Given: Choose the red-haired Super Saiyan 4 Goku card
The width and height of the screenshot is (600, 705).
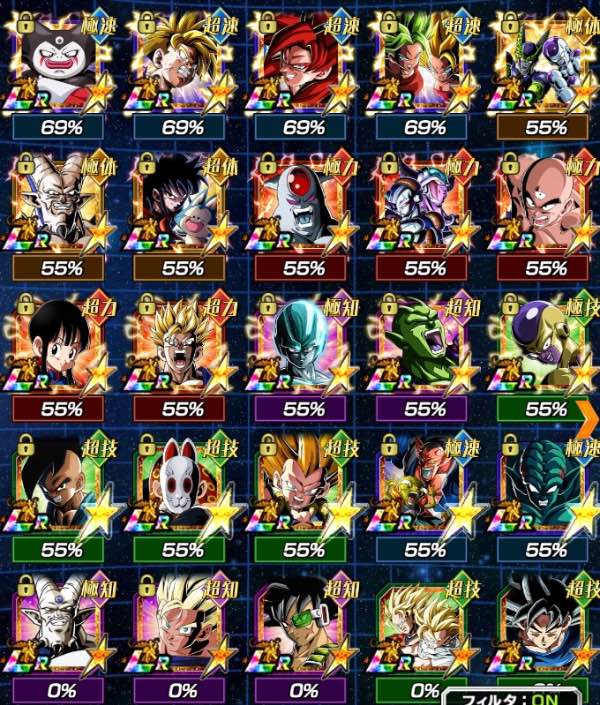Looking at the screenshot, I should pyautogui.click(x=303, y=62).
